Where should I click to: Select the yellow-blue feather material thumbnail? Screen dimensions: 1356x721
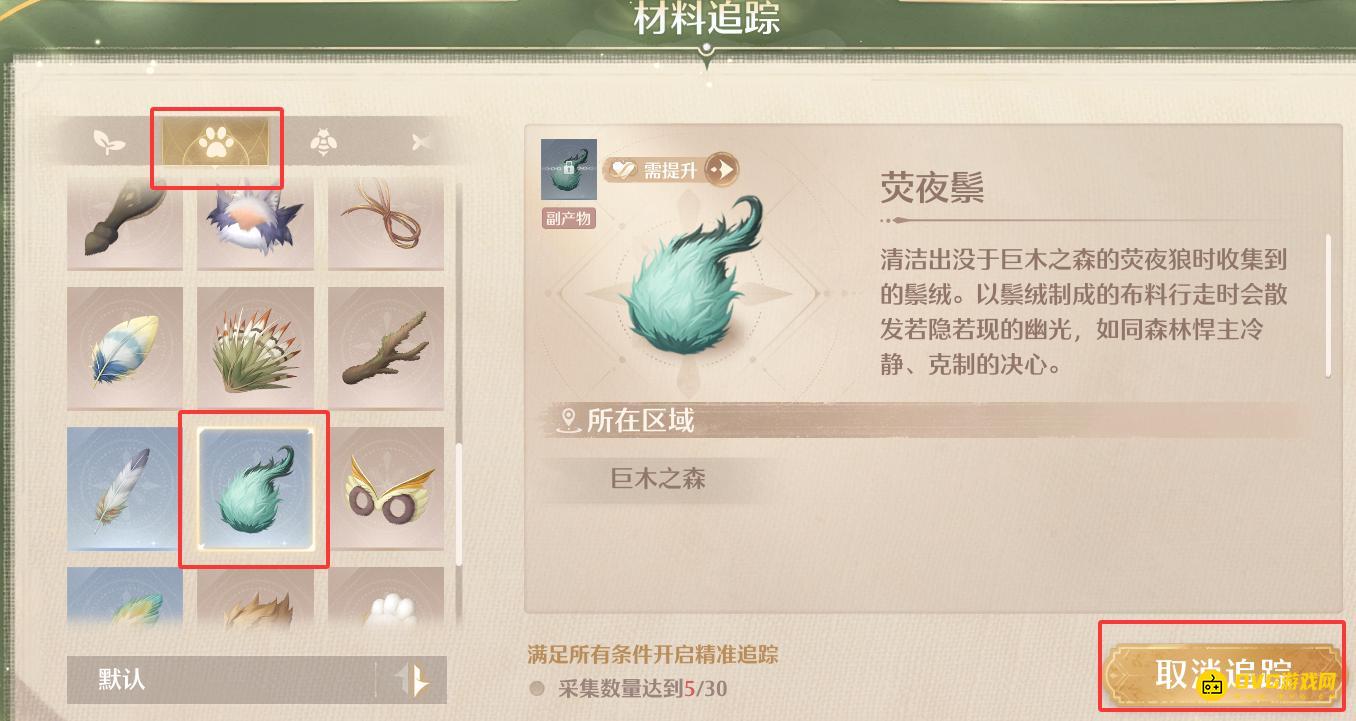point(124,347)
